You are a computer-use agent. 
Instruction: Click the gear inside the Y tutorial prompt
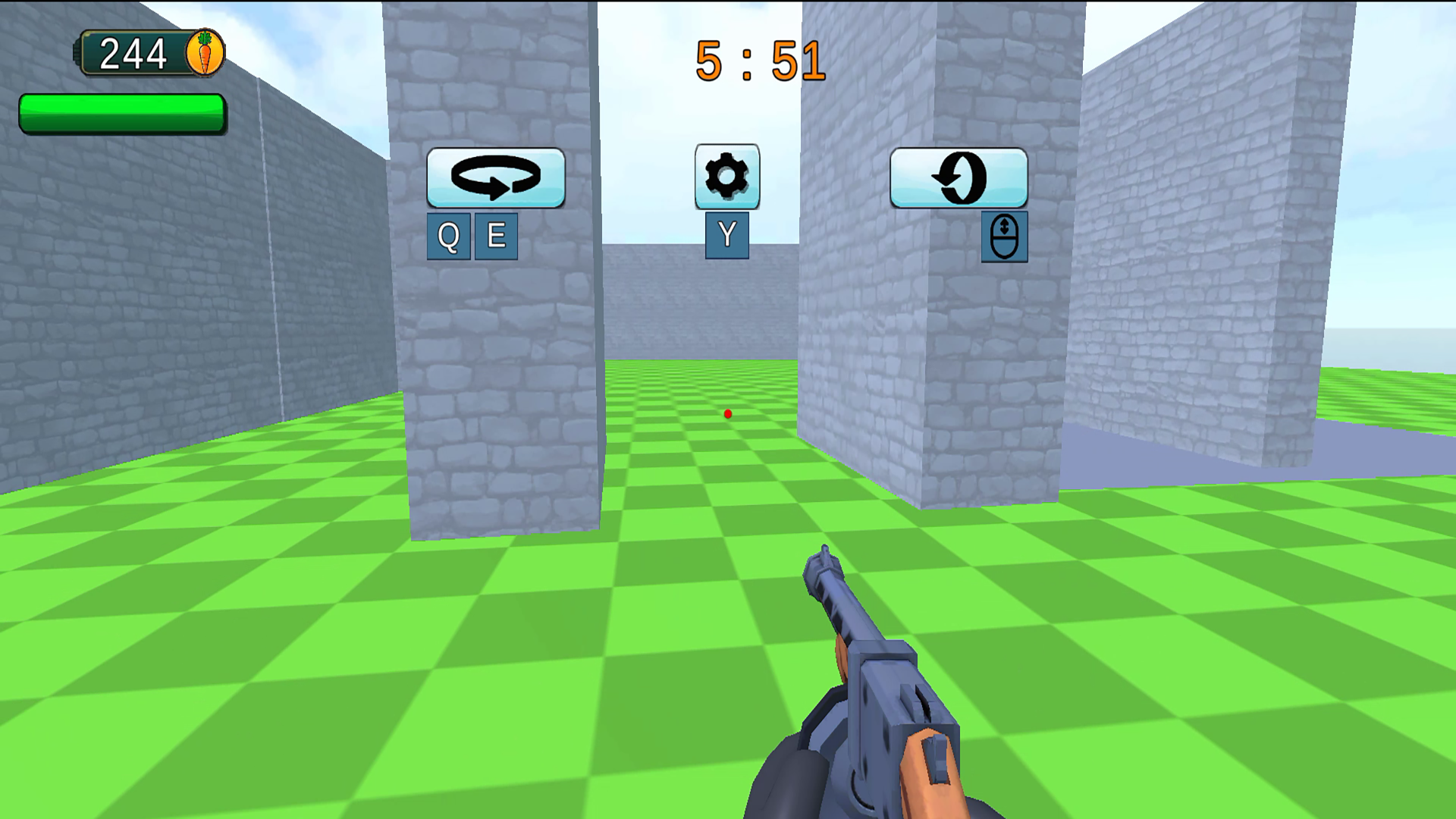[x=726, y=177]
